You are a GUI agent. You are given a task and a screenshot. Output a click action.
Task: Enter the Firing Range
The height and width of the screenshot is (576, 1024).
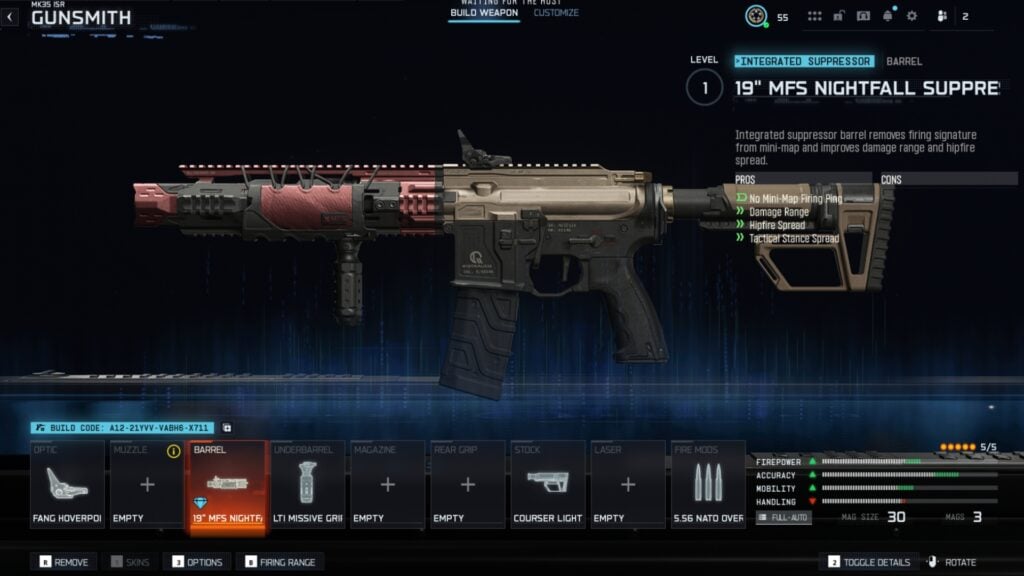pyautogui.click(x=279, y=562)
